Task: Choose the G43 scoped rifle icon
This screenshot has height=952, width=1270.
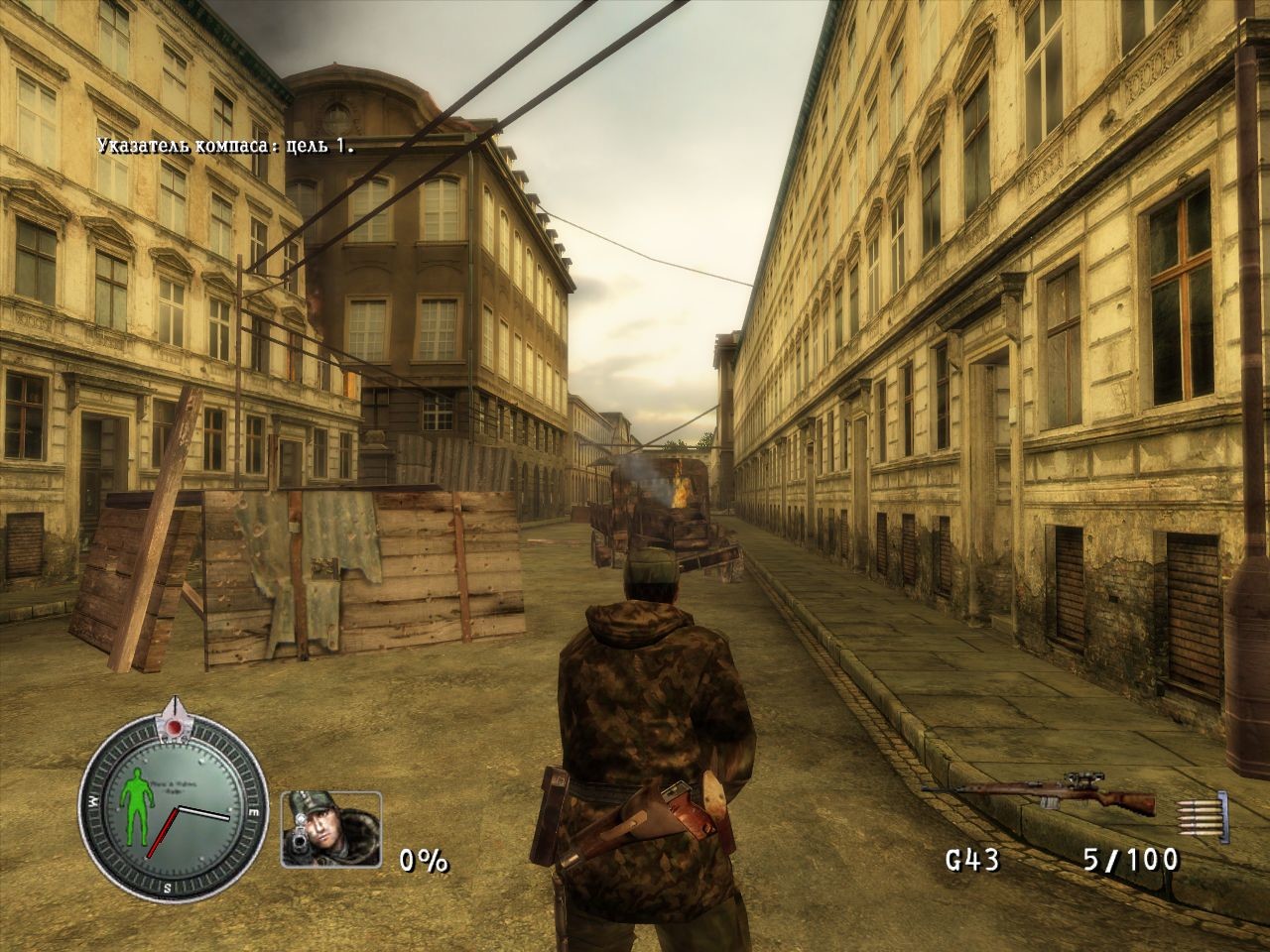Action: 1039,792
